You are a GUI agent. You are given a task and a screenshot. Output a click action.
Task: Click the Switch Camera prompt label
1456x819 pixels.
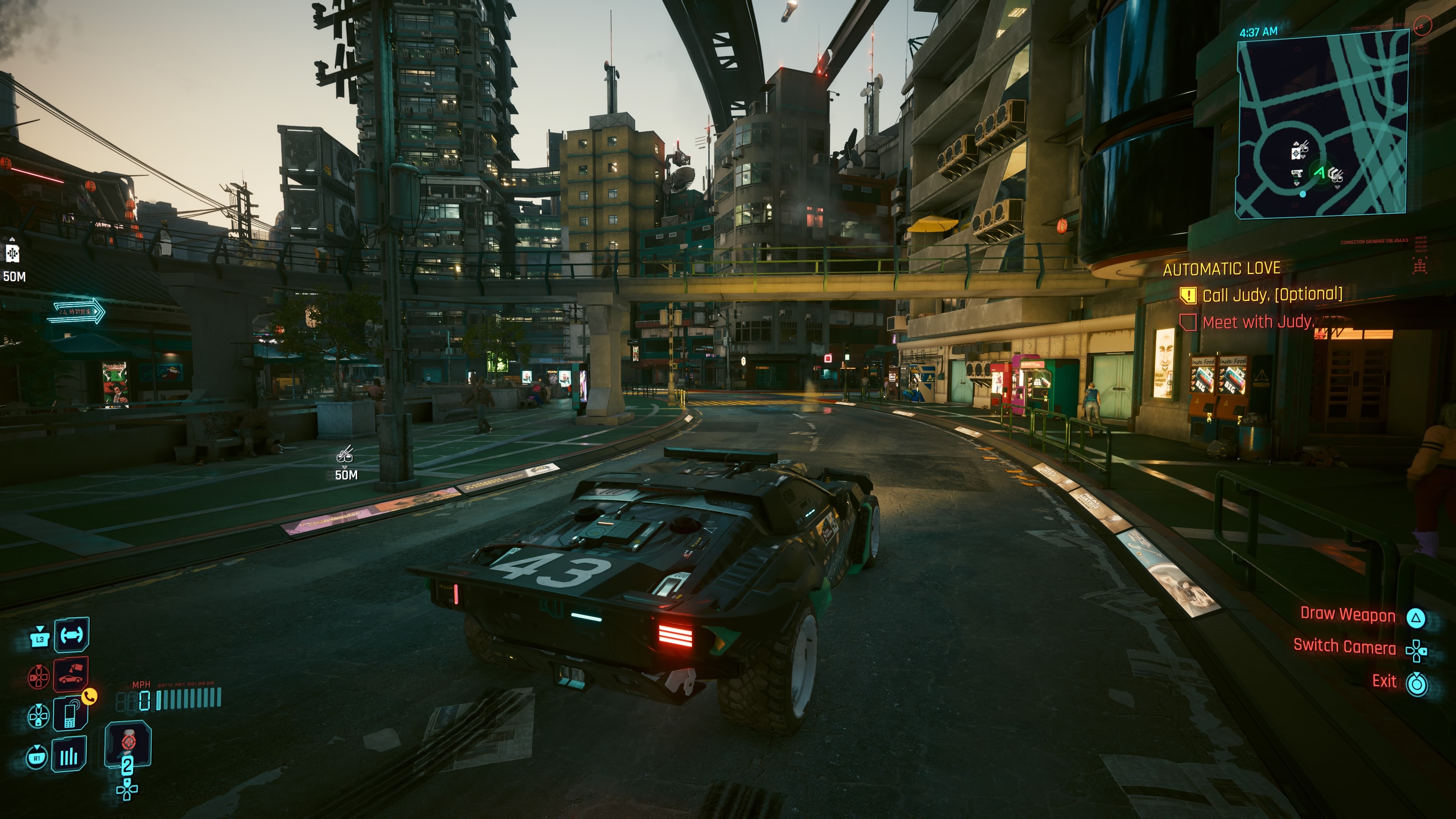[1344, 646]
